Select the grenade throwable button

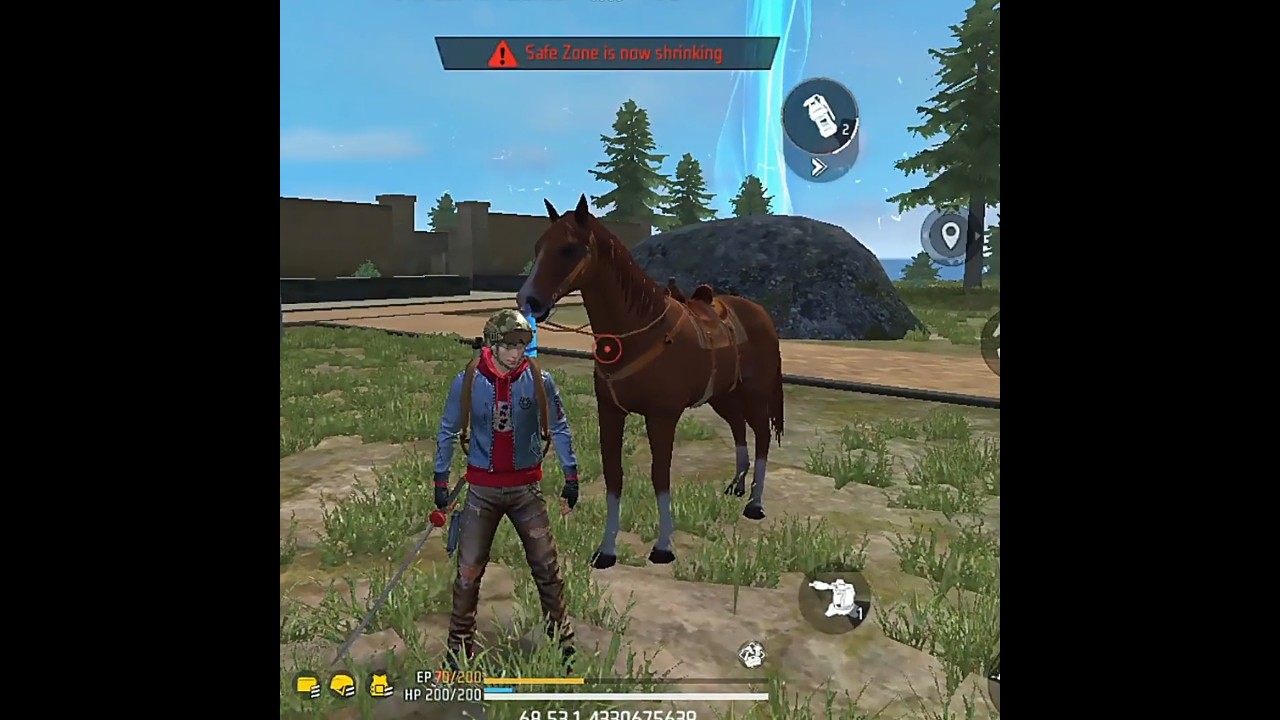click(820, 117)
